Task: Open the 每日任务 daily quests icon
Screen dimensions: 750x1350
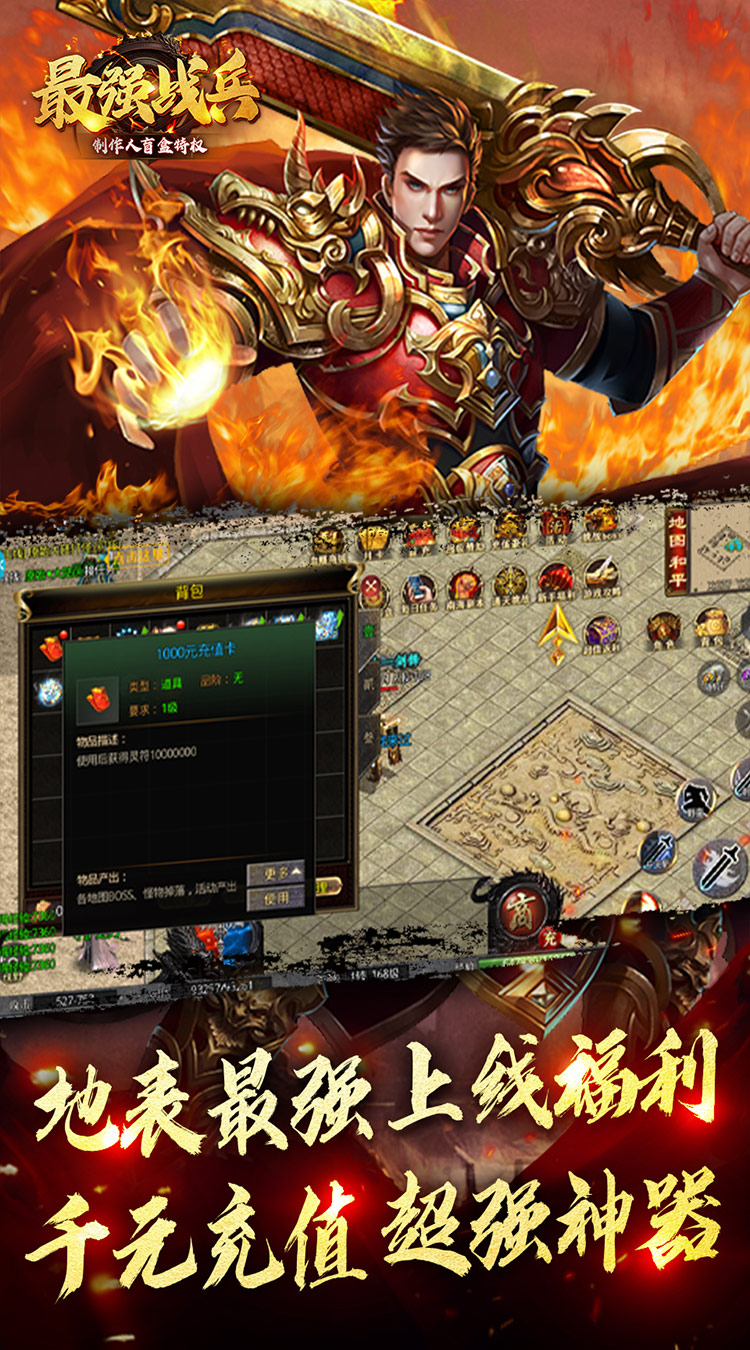Action: (x=419, y=589)
